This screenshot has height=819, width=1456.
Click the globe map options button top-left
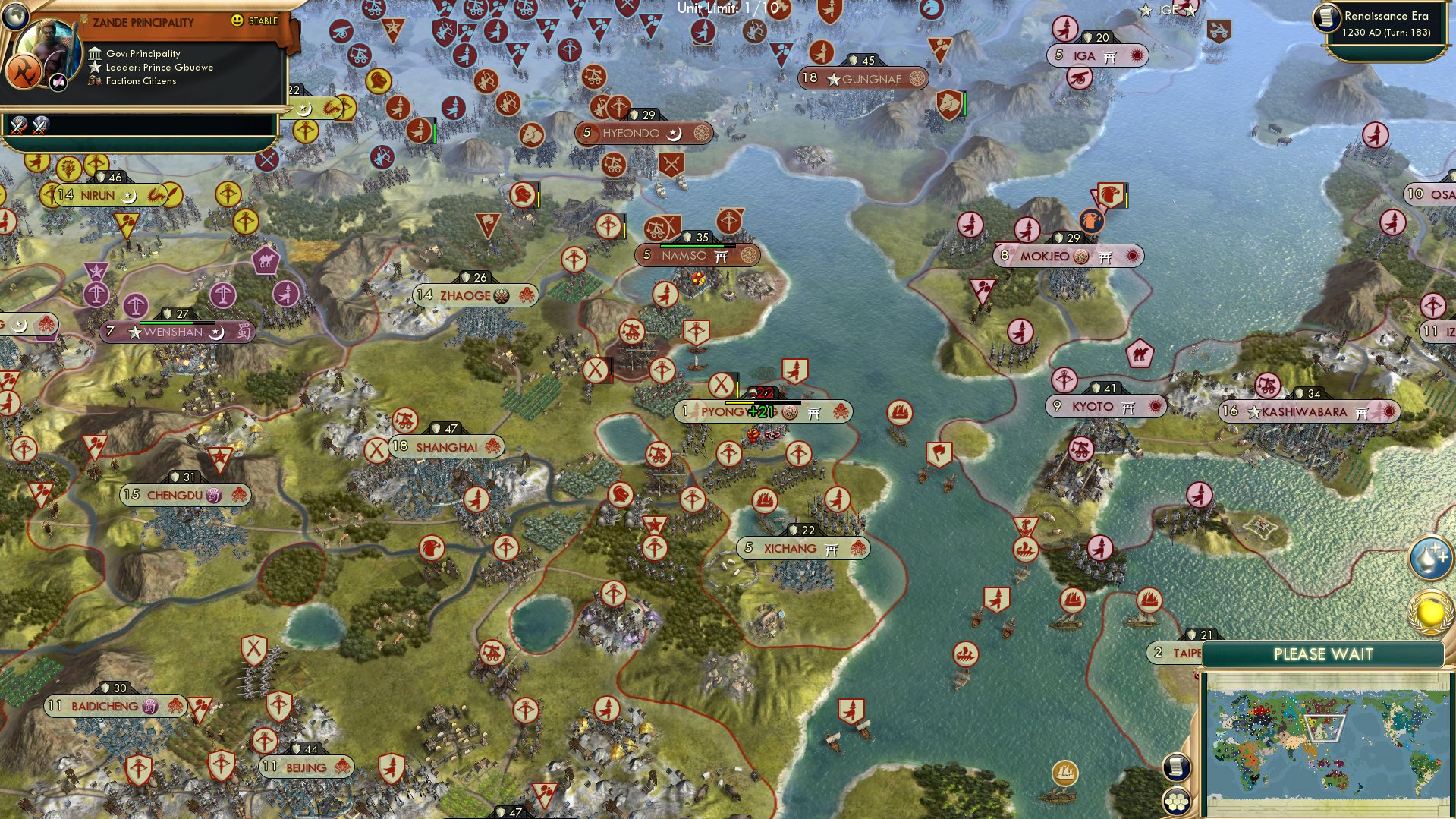[x=14, y=16]
